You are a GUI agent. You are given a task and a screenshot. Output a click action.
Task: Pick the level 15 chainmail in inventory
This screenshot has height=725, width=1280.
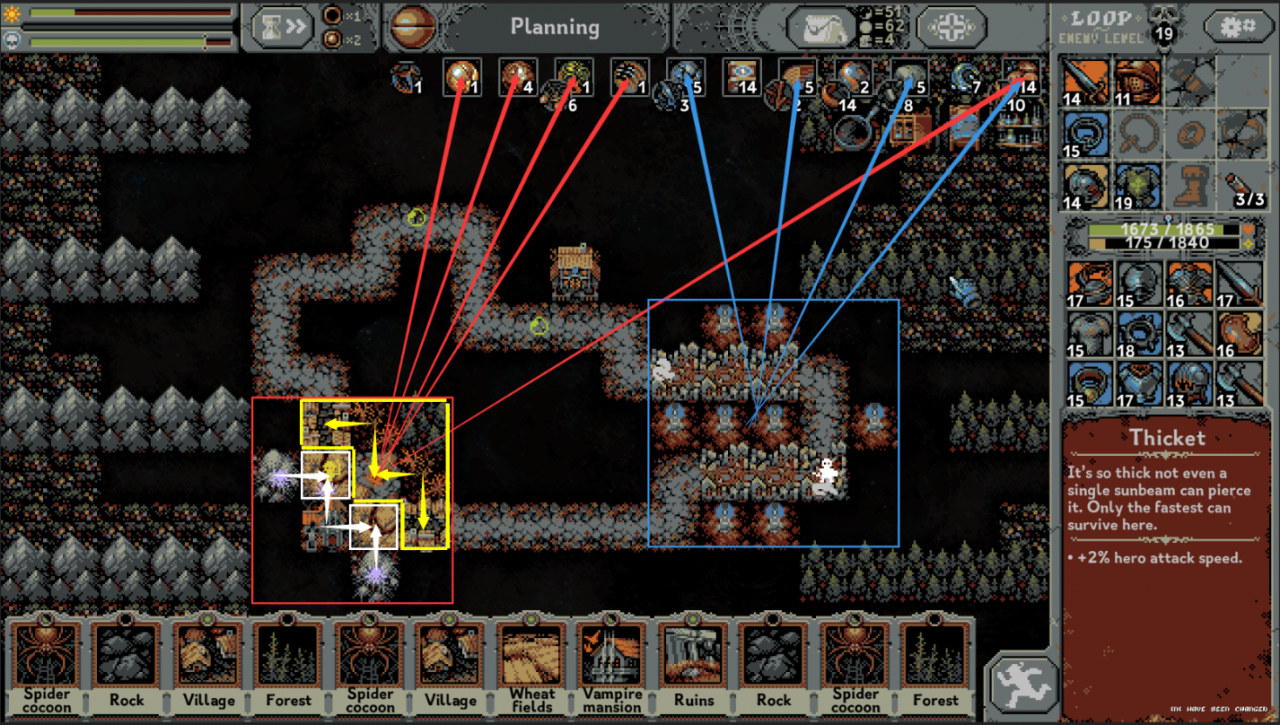(1086, 333)
